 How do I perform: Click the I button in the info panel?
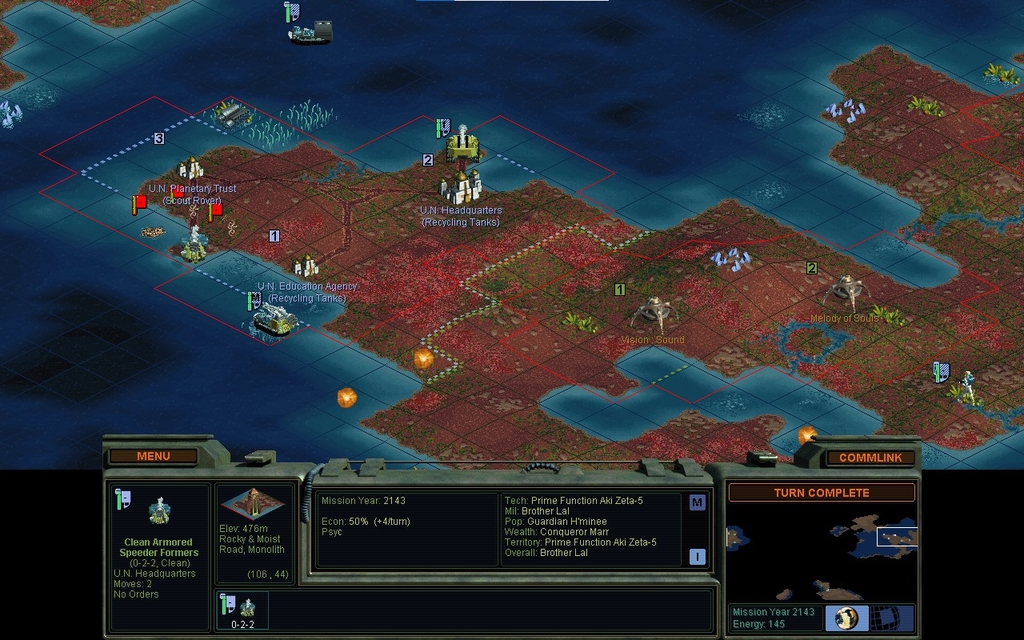[x=697, y=556]
